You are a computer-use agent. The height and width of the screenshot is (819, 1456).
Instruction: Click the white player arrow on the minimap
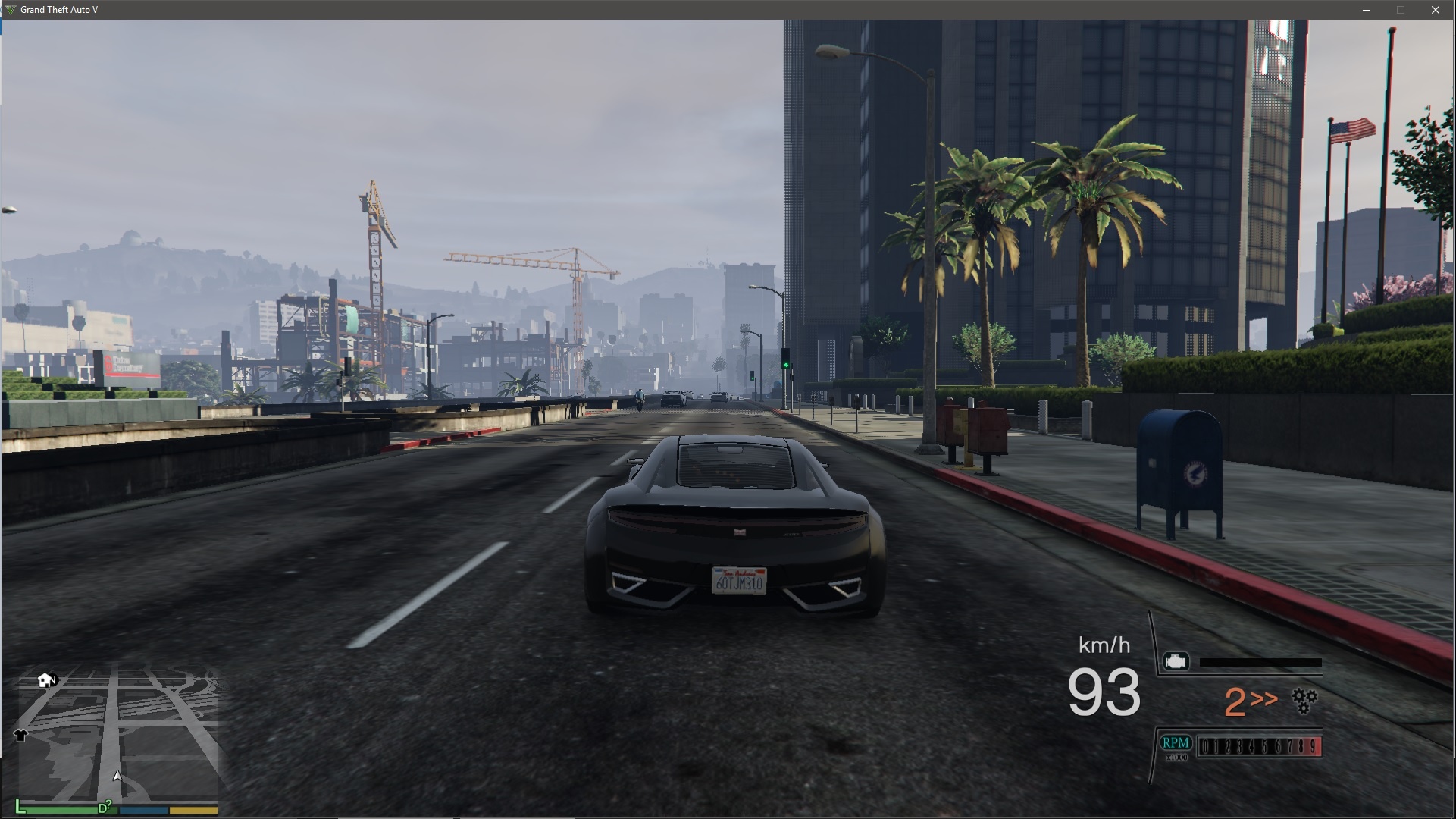[117, 775]
